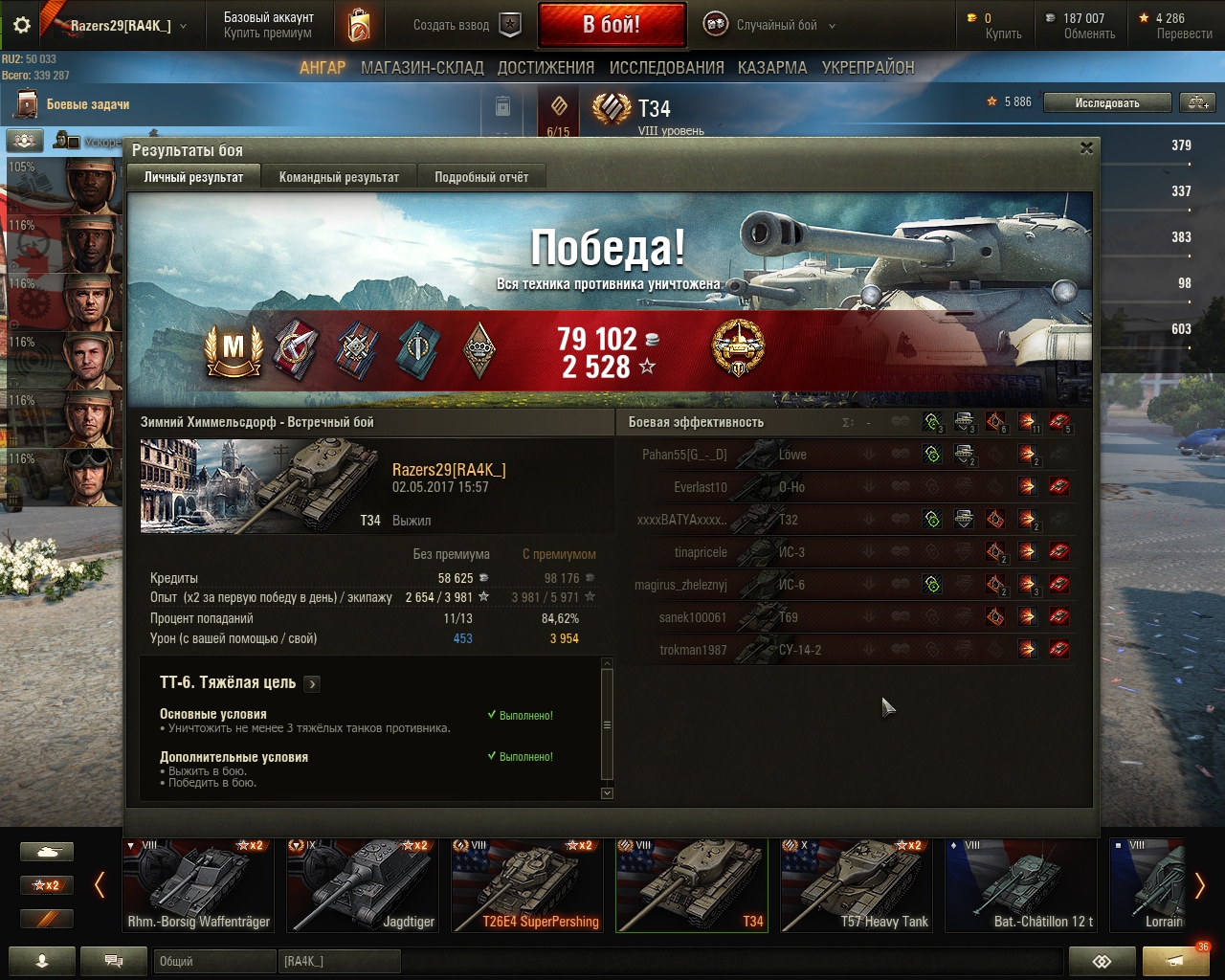Open the settings gear menu
The image size is (1225, 980).
(21, 25)
